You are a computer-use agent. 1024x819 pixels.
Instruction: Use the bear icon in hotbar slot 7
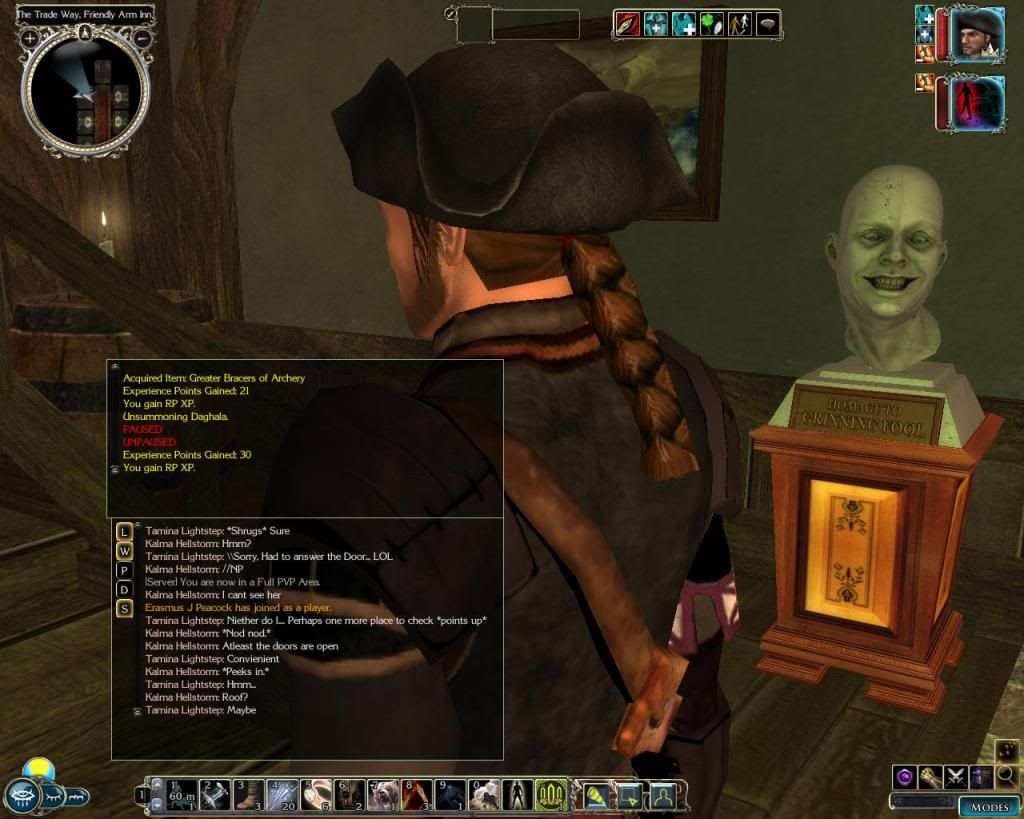[x=383, y=795]
